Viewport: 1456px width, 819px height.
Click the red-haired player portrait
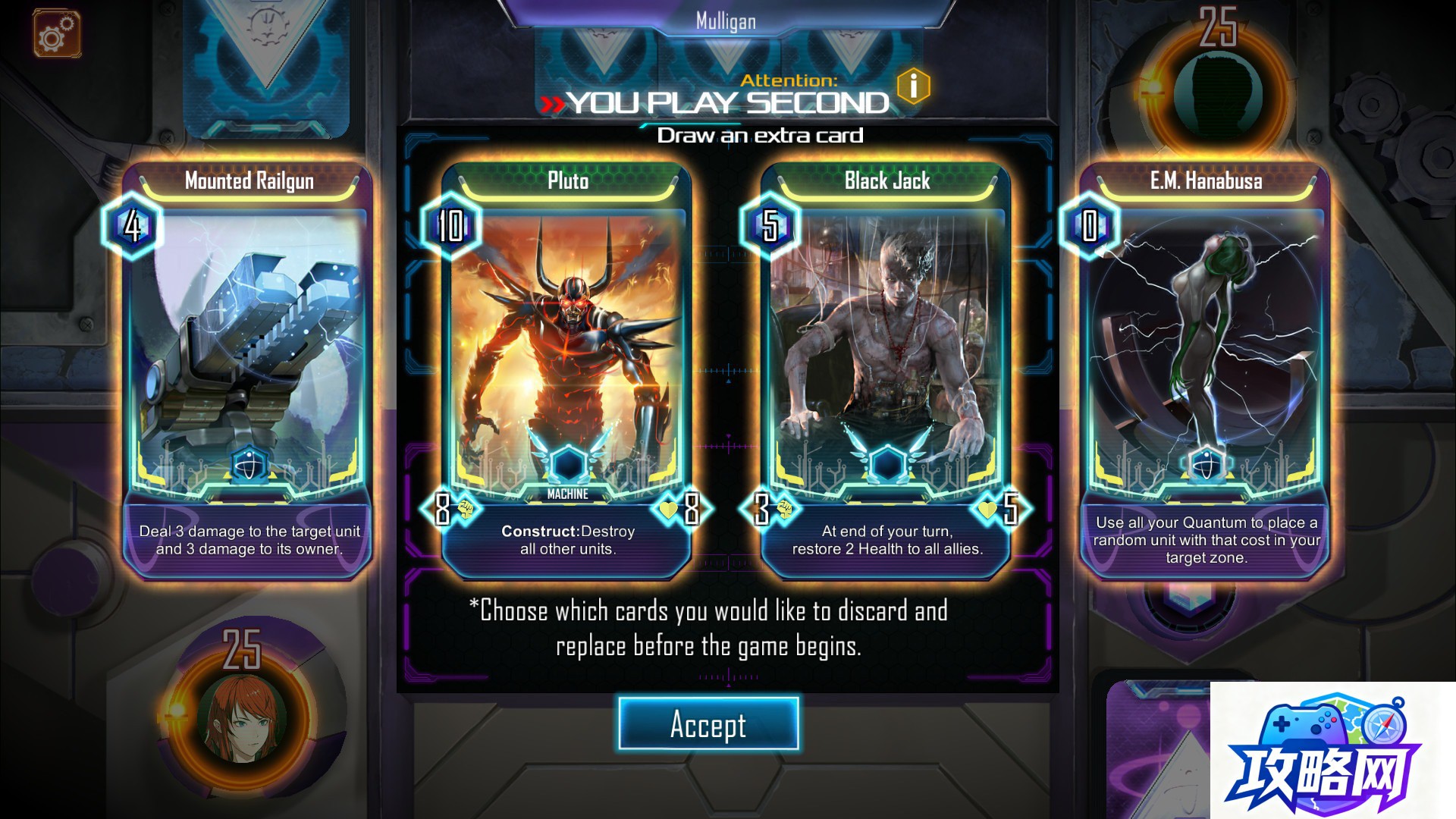[241, 717]
